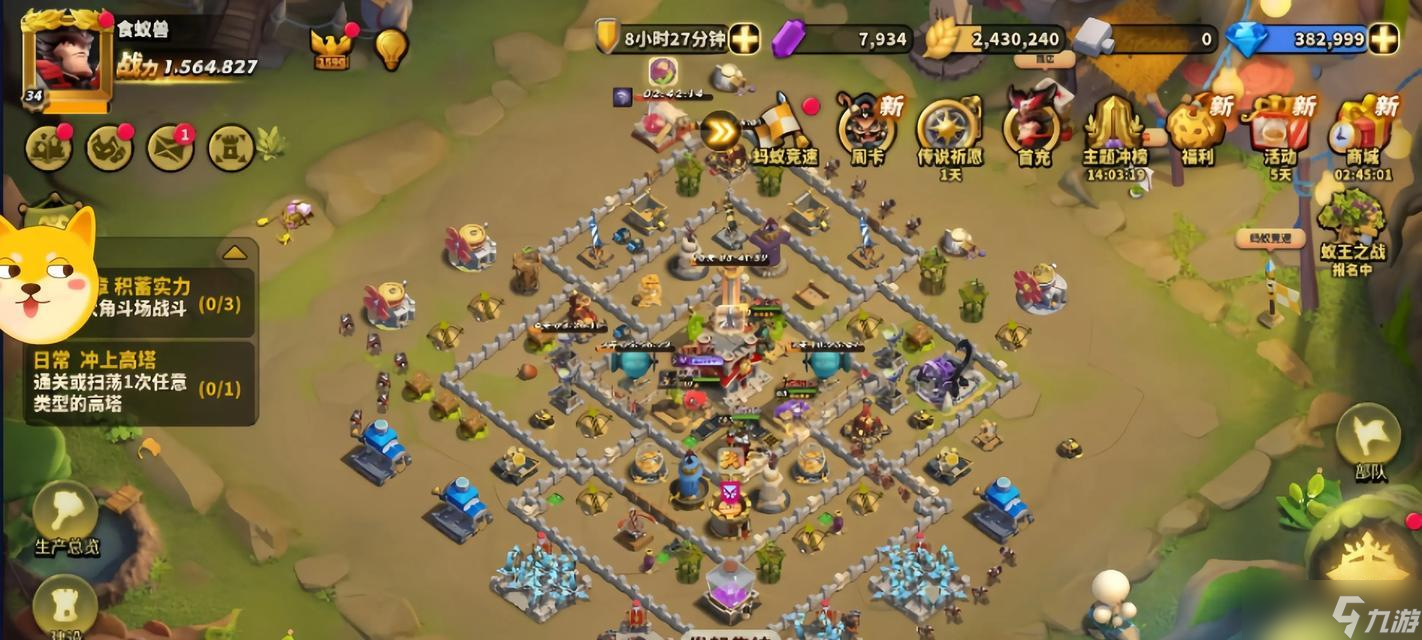This screenshot has width=1422, height=640.
Task: Tap the lightbulb hint icon
Action: coord(391,47)
